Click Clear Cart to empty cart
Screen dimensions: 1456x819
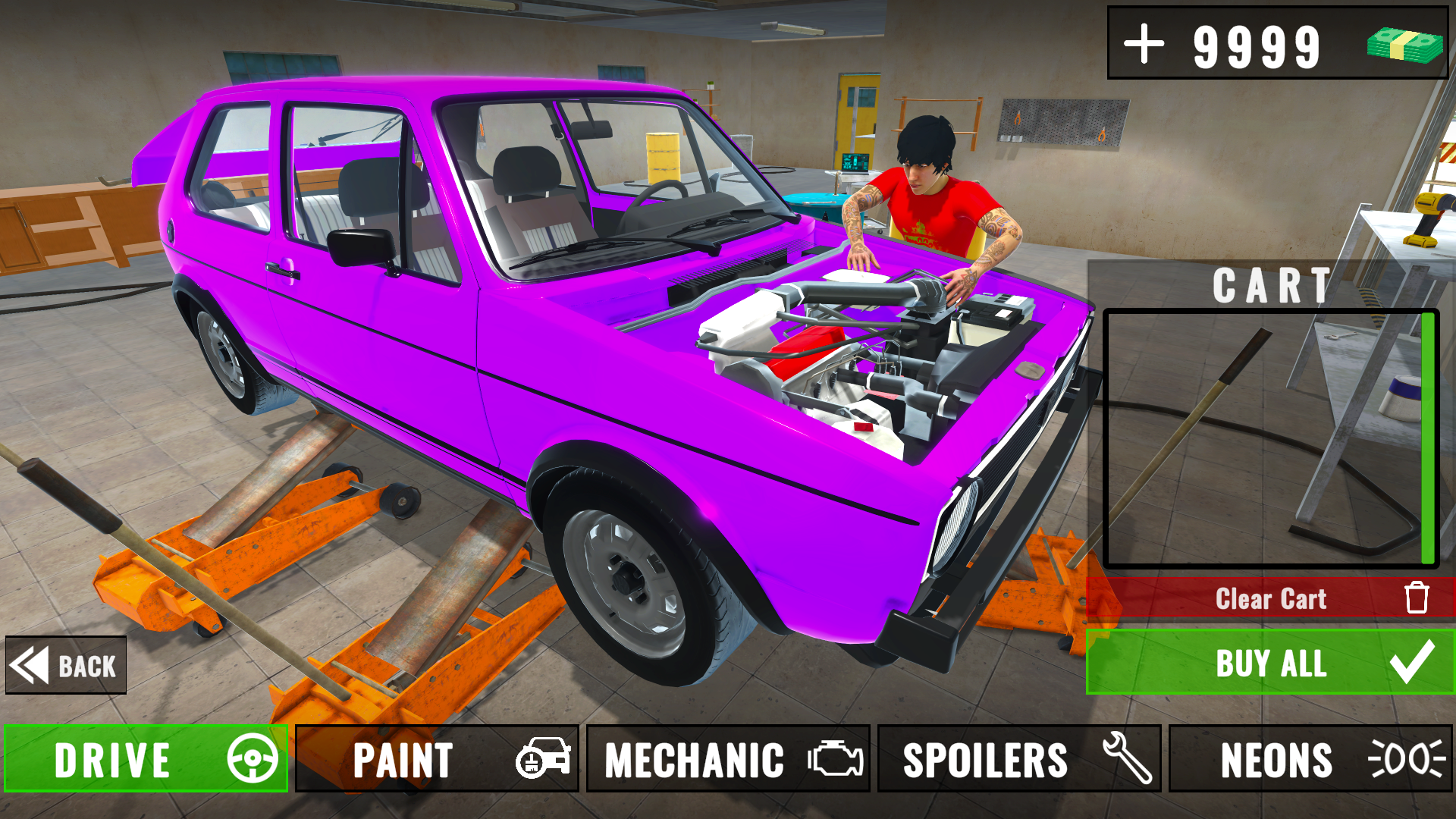tap(1270, 598)
